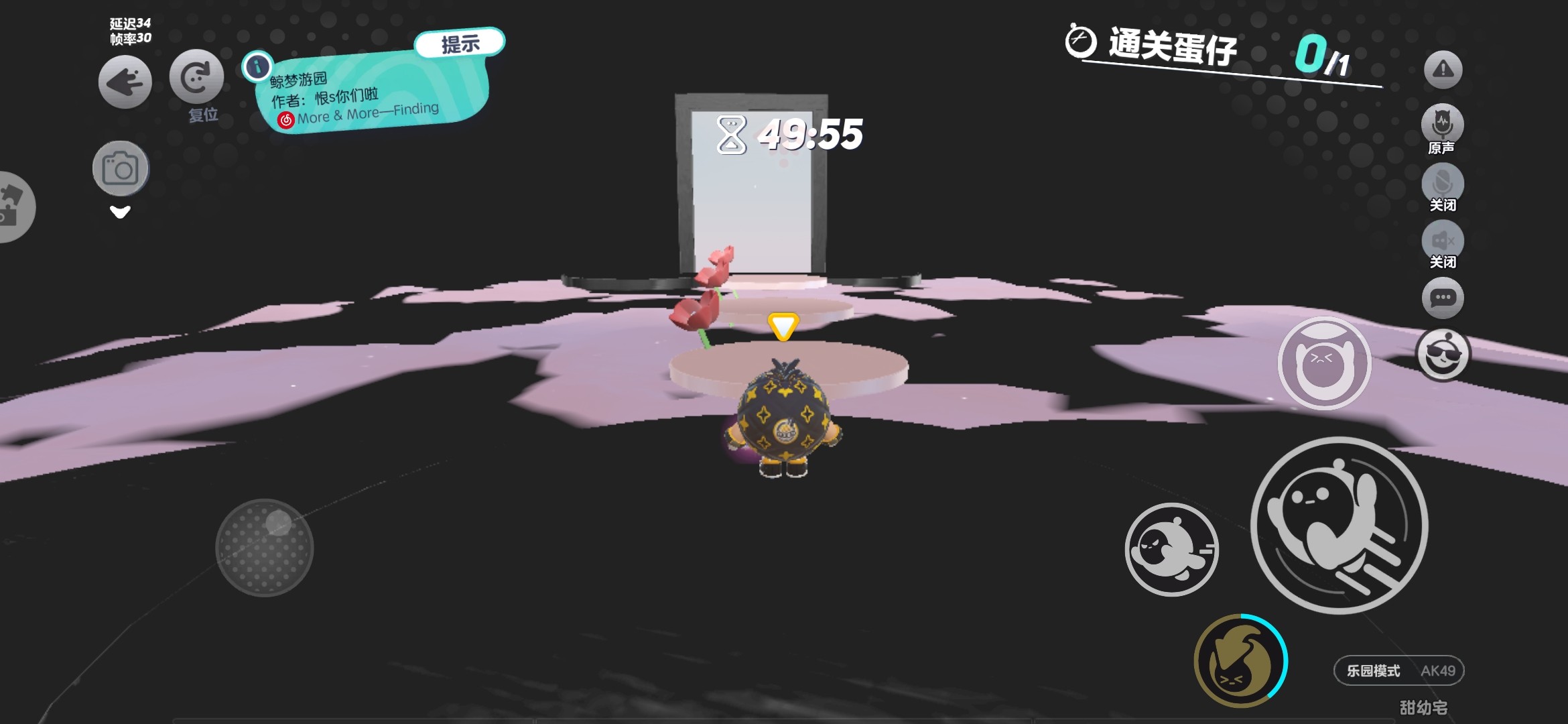Viewport: 1568px width, 724px height.
Task: Toggle the muted speaker icon
Action: pos(1442,241)
